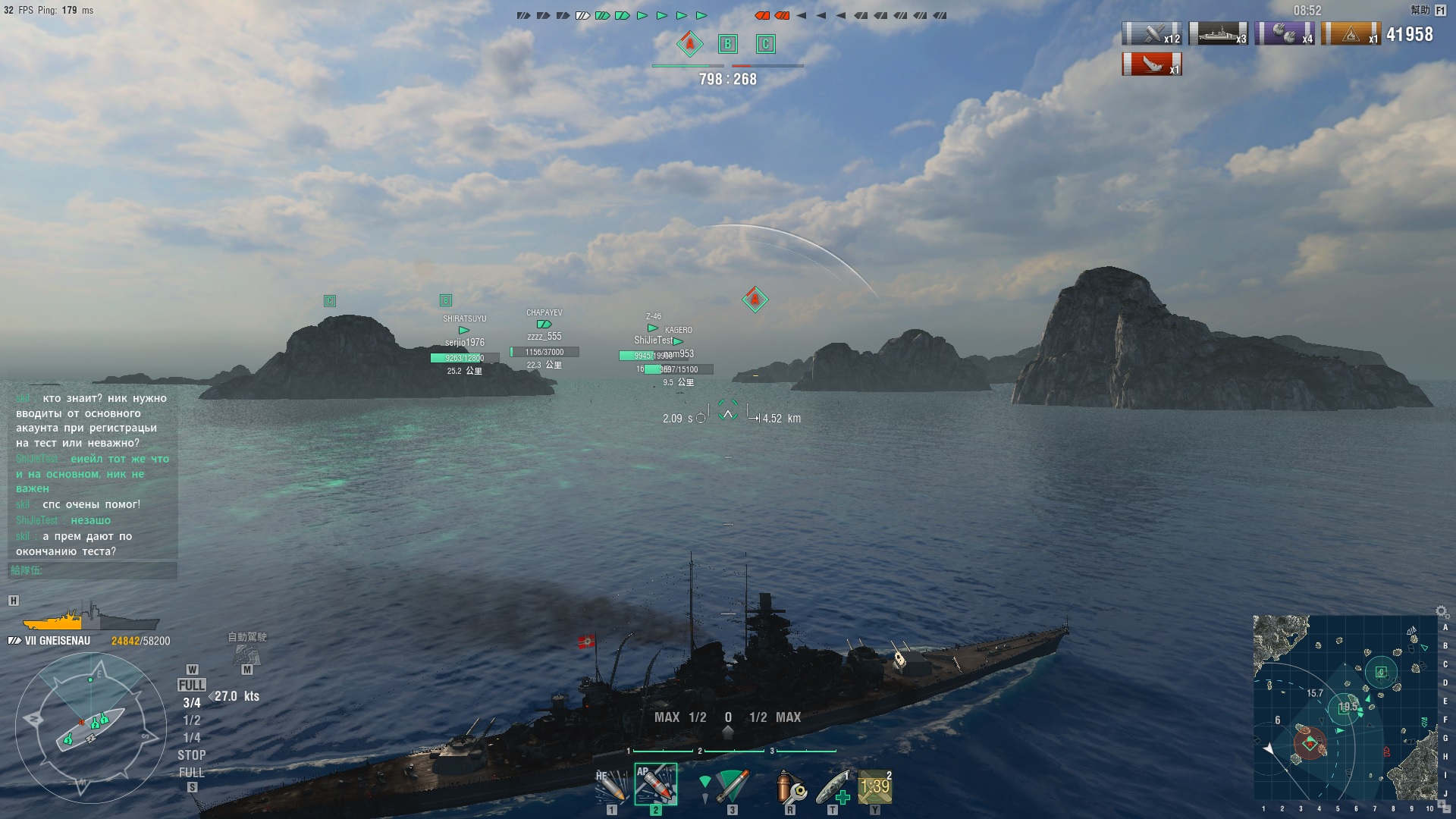Select HE shells ammunition

pyautogui.click(x=610, y=786)
